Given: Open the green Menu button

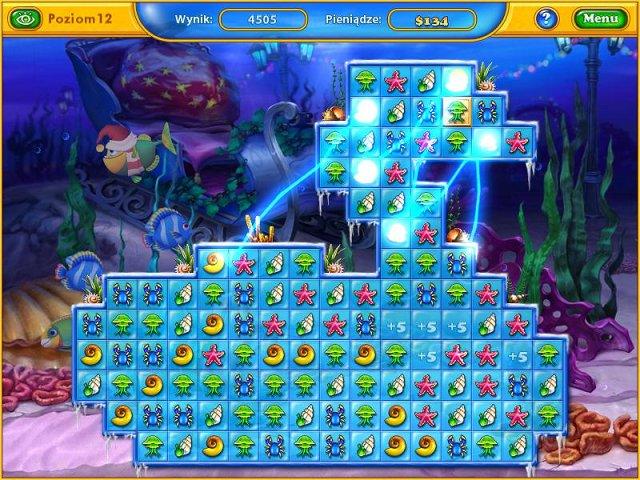Looking at the screenshot, I should coord(600,18).
